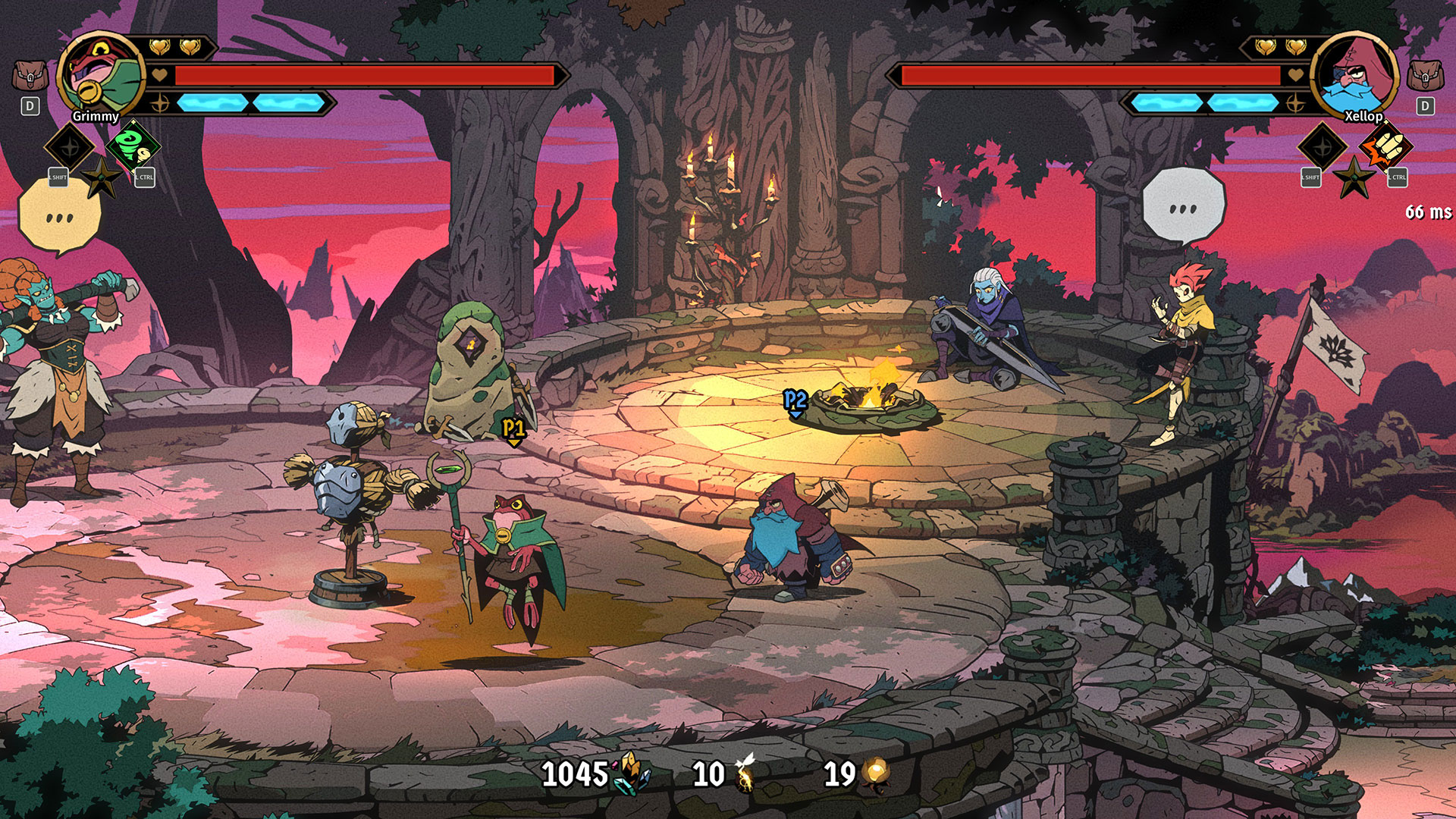Activate Xellop's punching fist ability

pyautogui.click(x=1386, y=146)
